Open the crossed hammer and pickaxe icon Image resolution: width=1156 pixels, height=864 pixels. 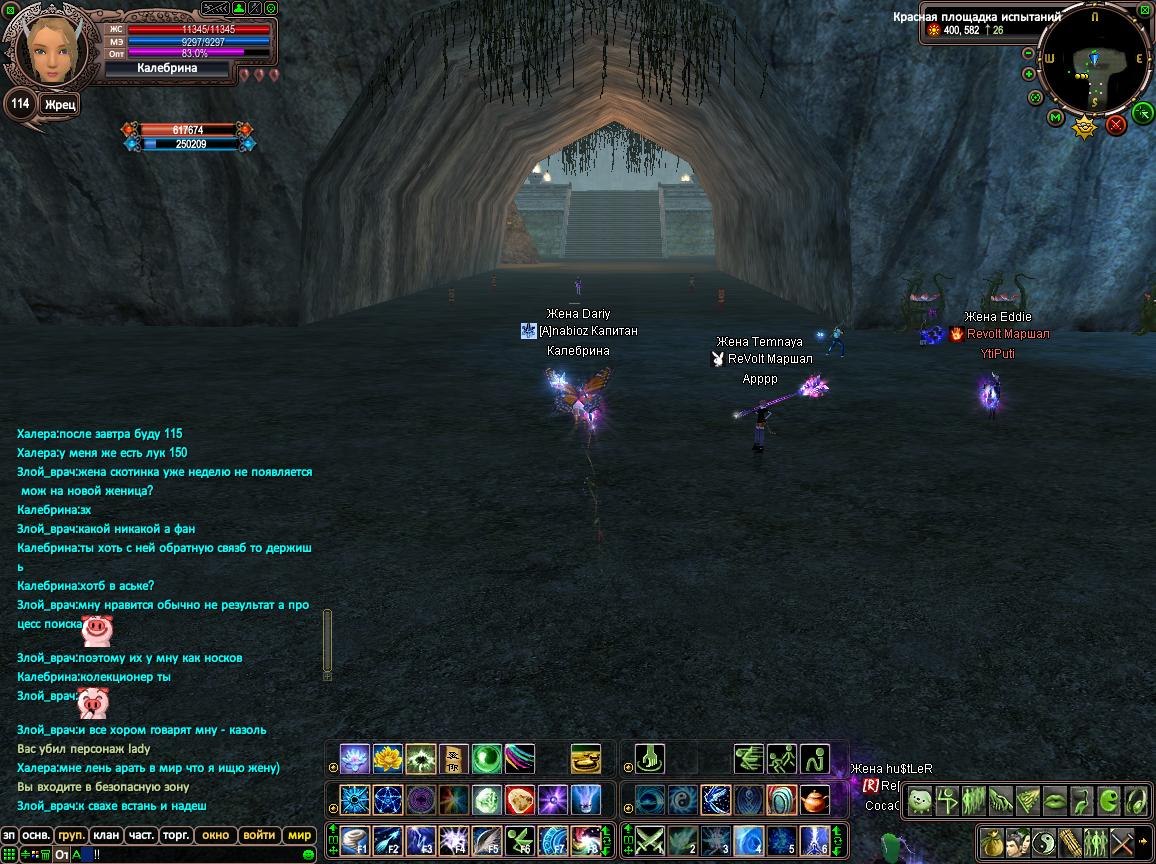click(x=1122, y=840)
